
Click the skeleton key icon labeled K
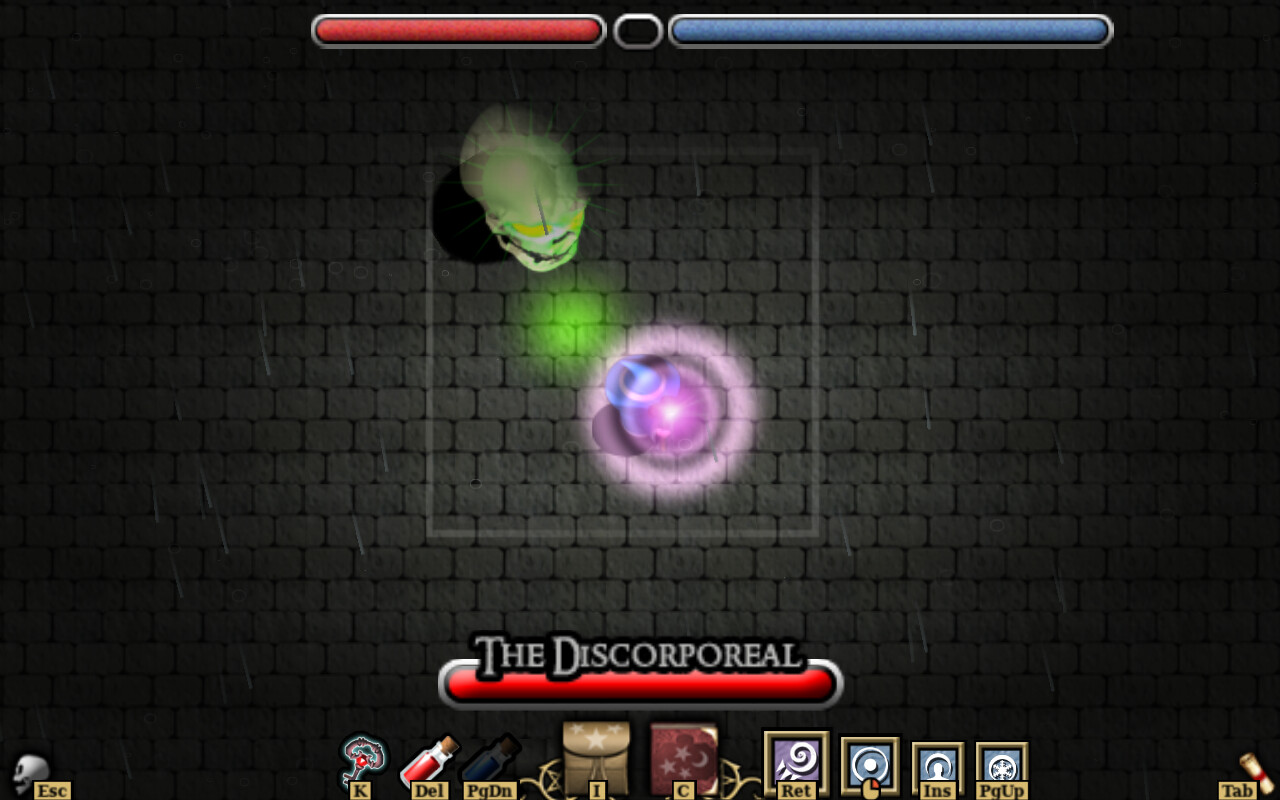362,760
